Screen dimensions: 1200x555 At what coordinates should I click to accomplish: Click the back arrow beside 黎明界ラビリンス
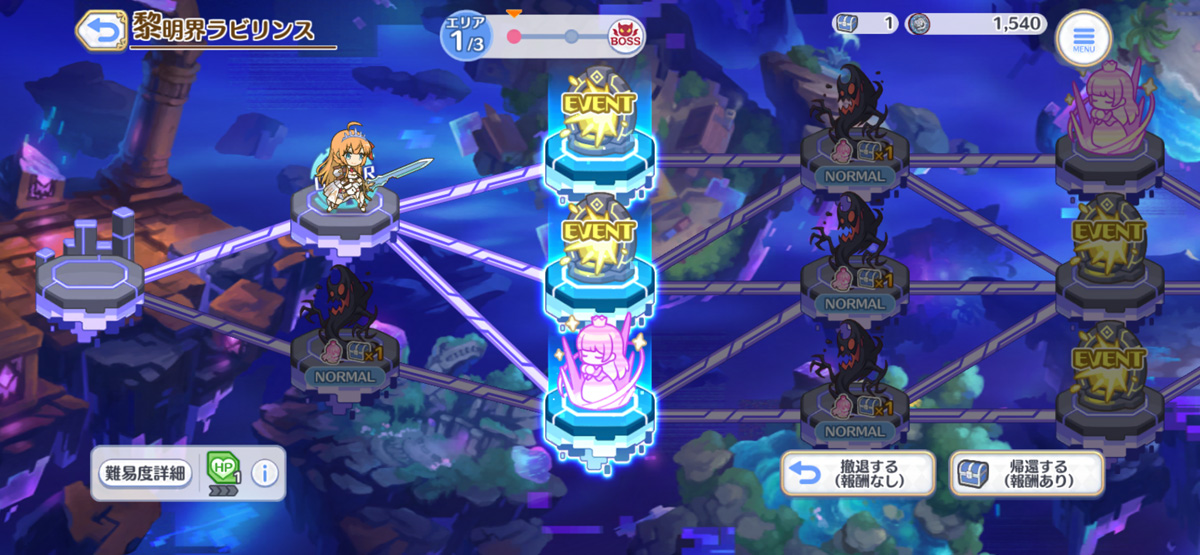coord(100,29)
